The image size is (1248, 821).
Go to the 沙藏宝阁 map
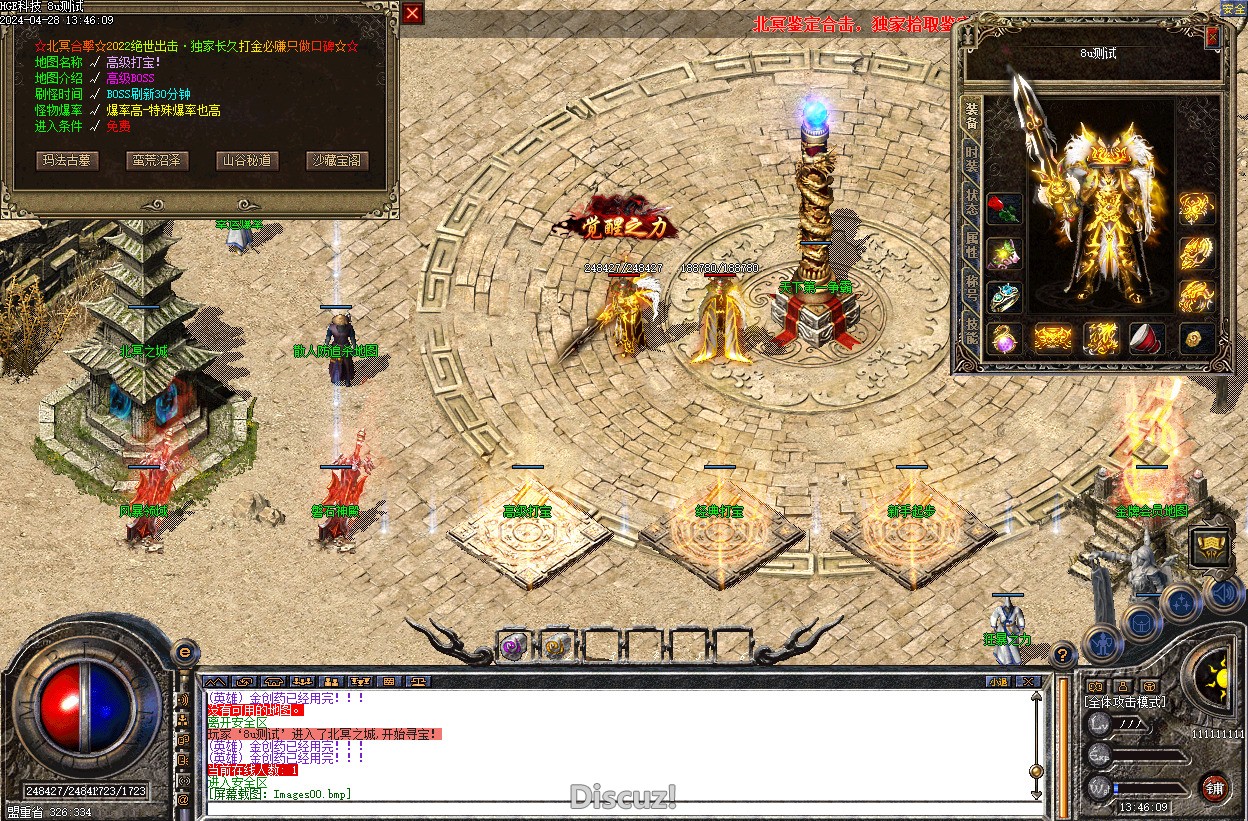click(x=335, y=160)
